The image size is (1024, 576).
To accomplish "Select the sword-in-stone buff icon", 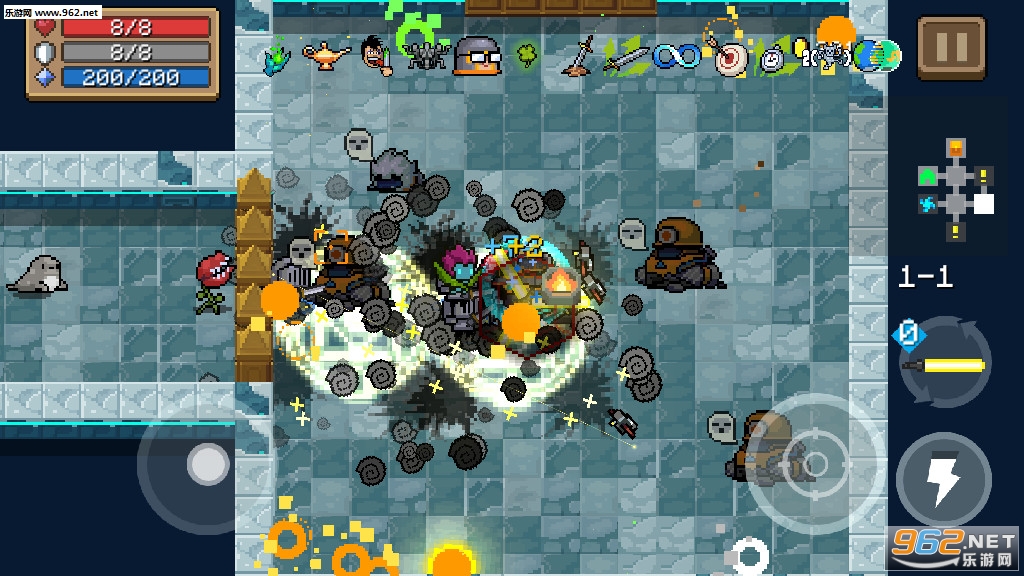I will pos(576,56).
